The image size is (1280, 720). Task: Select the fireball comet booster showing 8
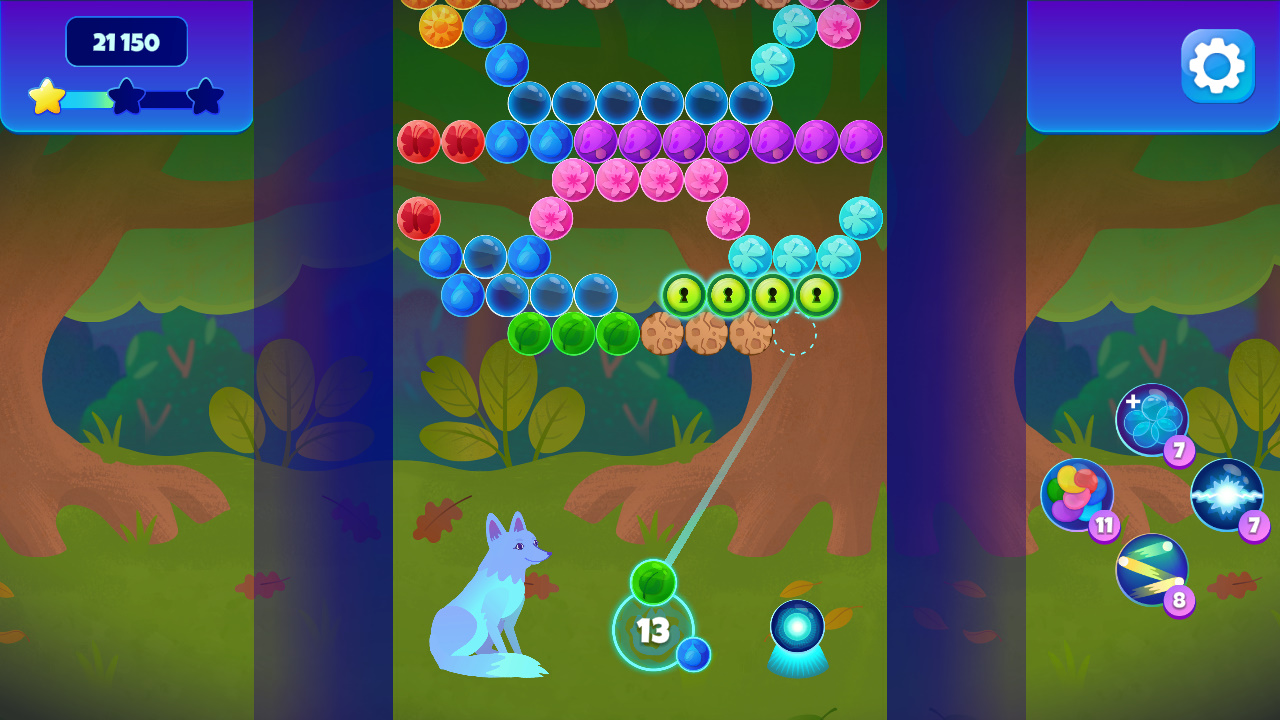click(1150, 570)
